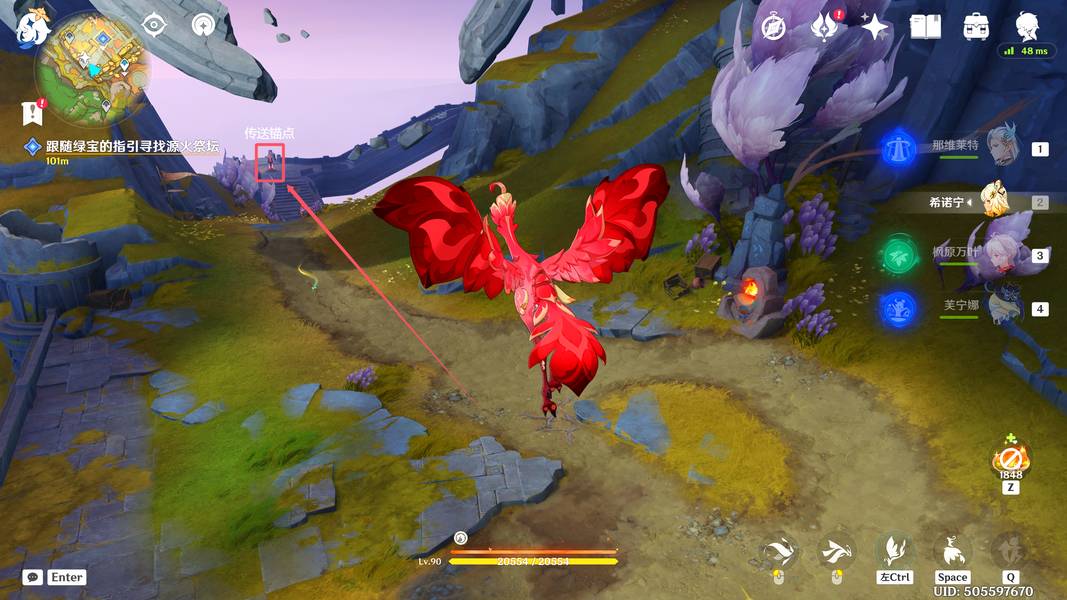The width and height of the screenshot is (1067, 600).
Task: Open the quest log flag icon
Action: 32,113
